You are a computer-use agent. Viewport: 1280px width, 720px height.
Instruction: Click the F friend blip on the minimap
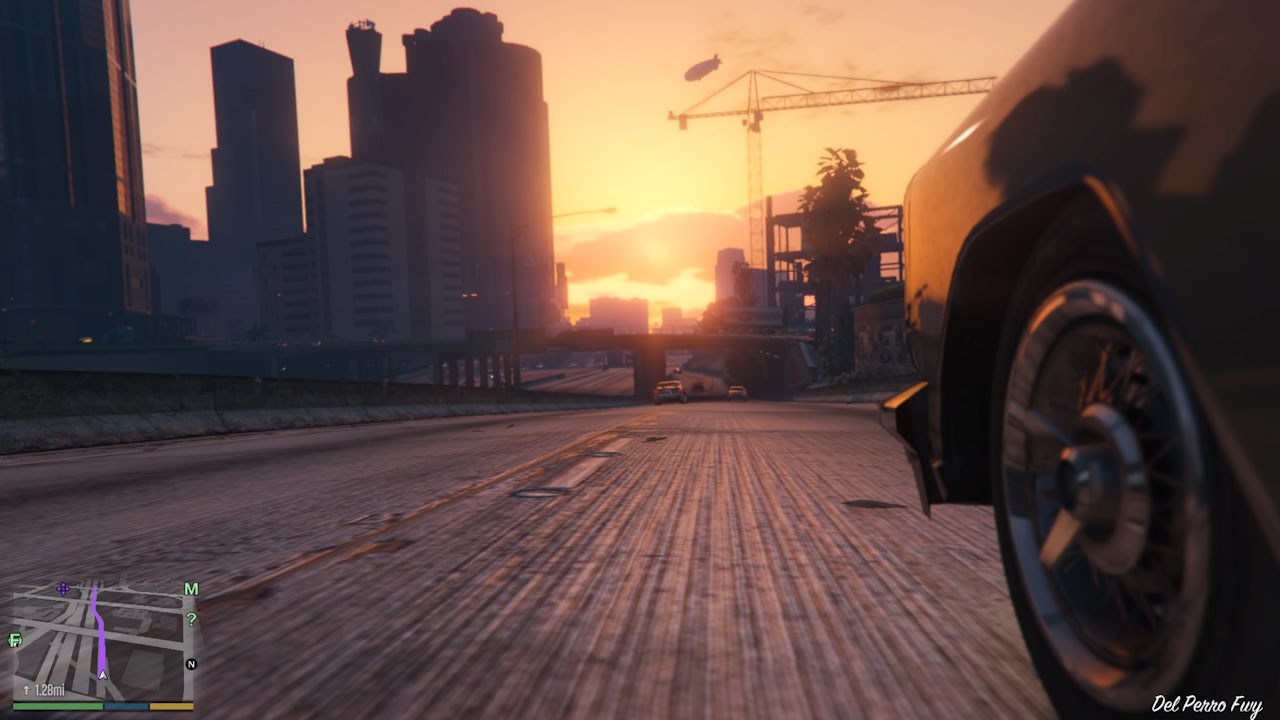click(15, 640)
